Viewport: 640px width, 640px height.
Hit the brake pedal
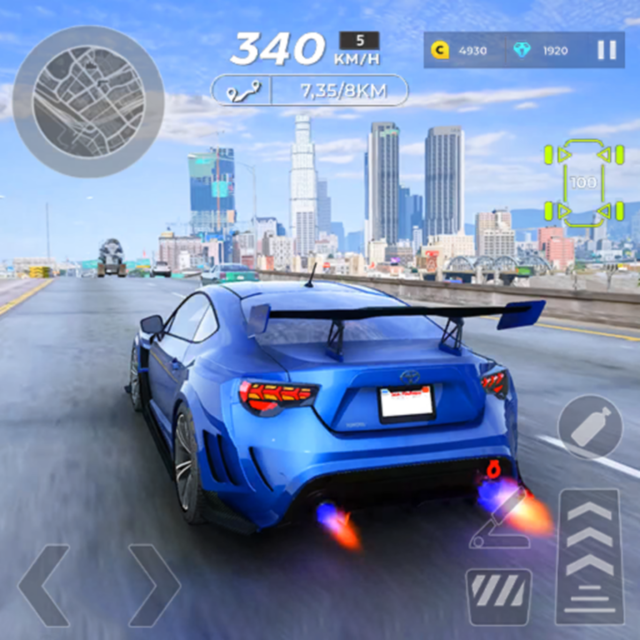click(x=498, y=597)
